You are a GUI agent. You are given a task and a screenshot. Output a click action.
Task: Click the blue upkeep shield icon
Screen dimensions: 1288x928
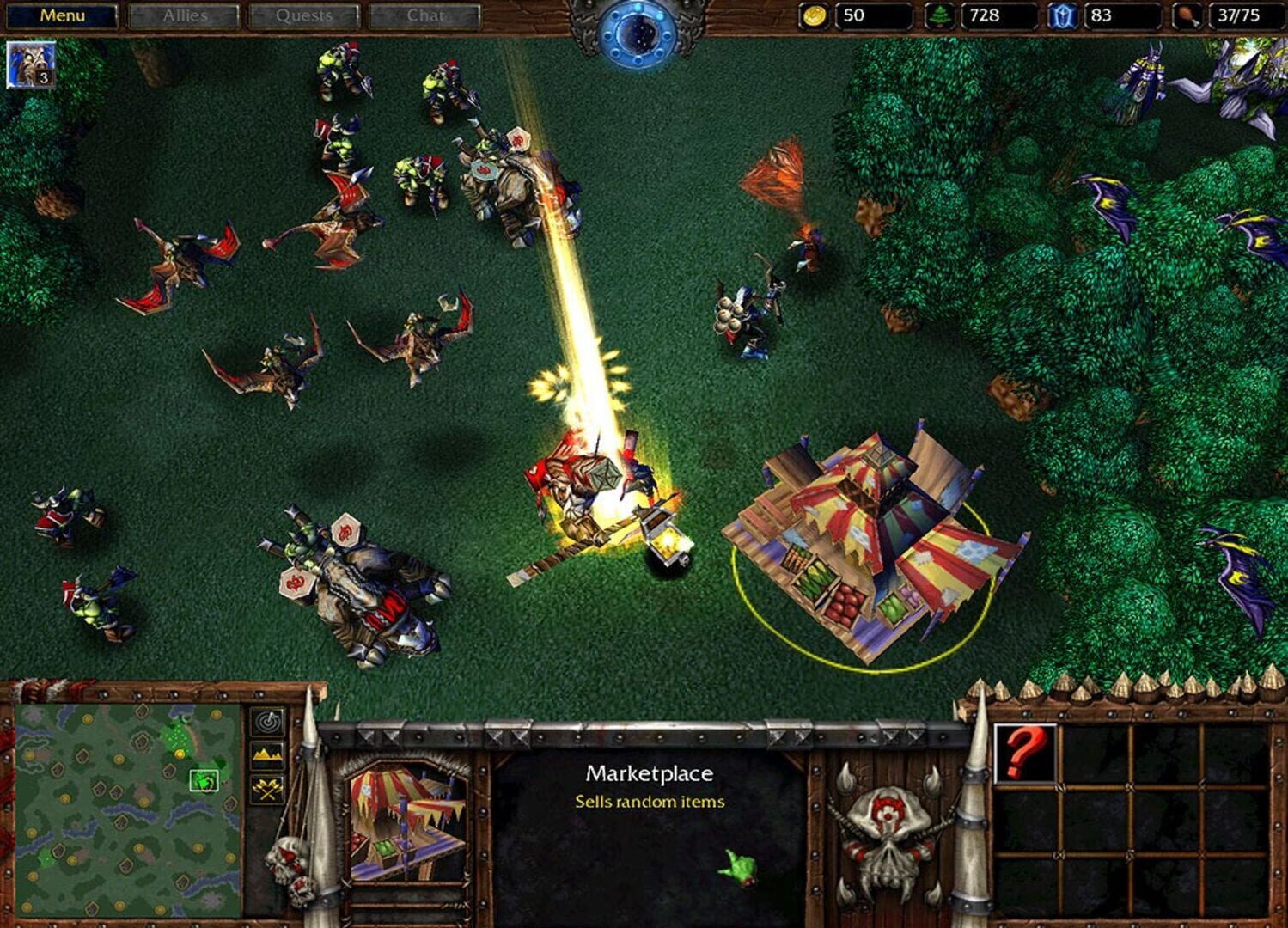coord(1065,15)
